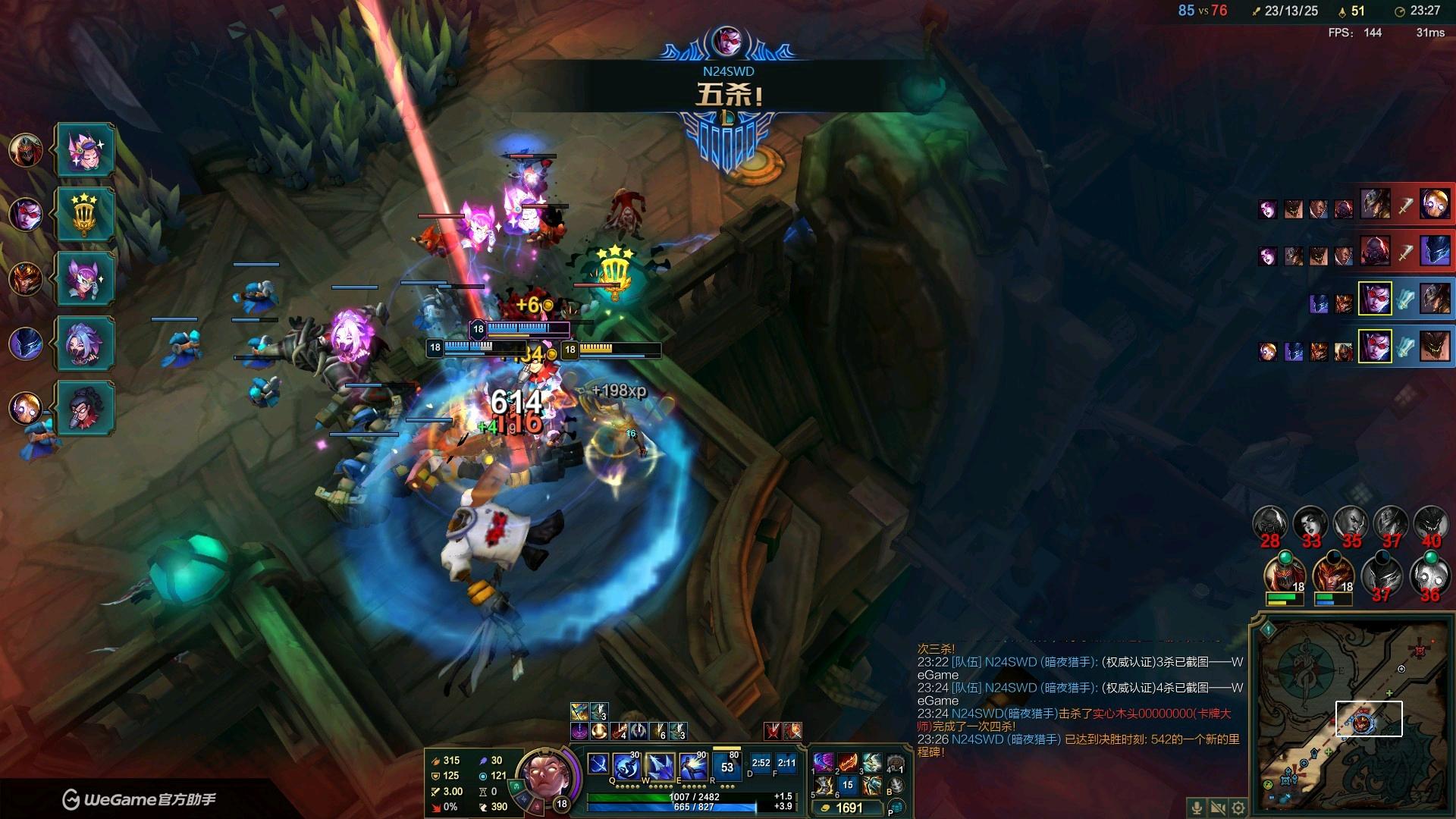Toggle the microphone button beside the minimap
This screenshot has width=1456, height=819.
(1197, 808)
